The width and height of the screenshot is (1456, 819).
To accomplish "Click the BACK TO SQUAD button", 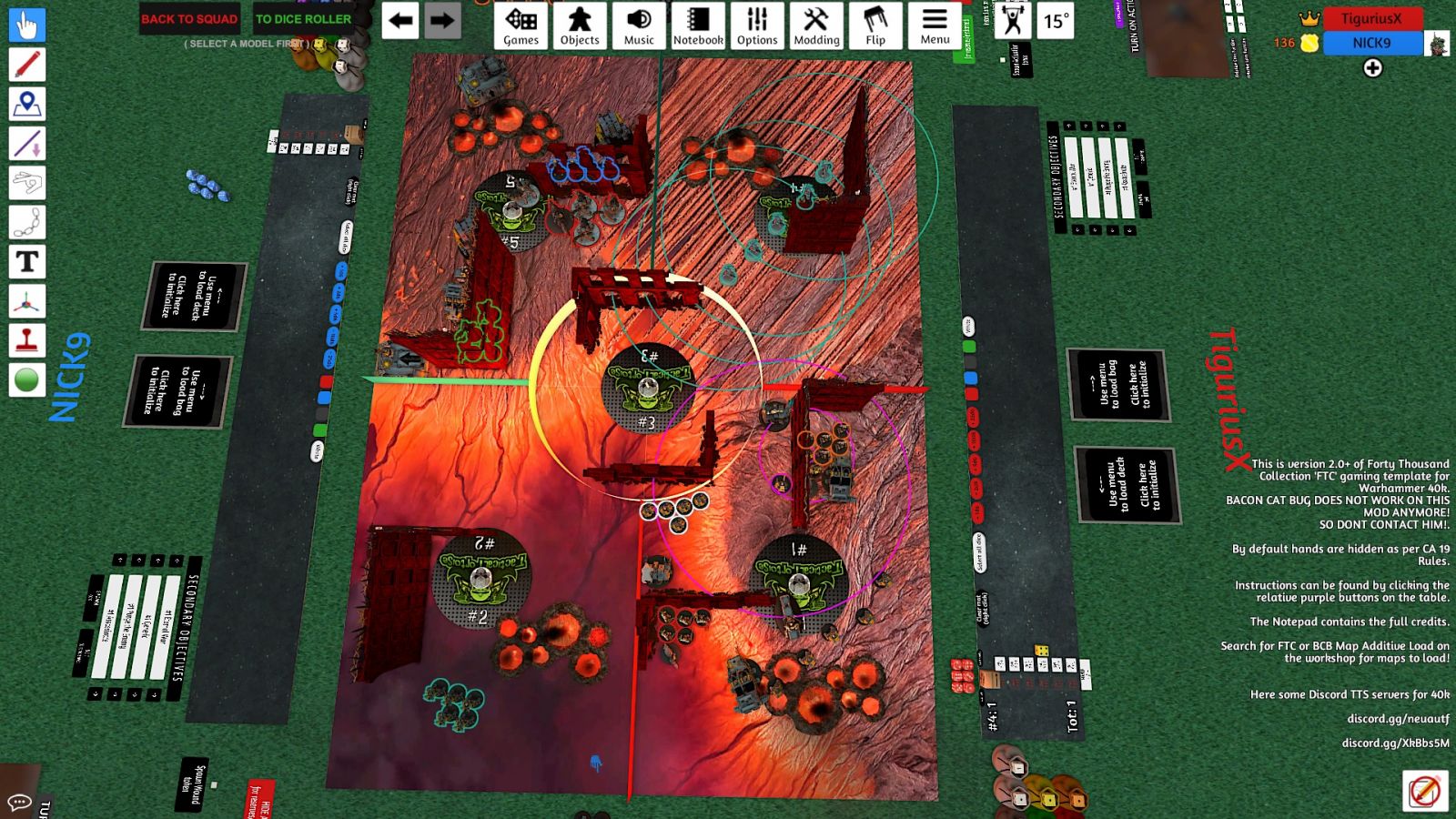I will pyautogui.click(x=189, y=18).
